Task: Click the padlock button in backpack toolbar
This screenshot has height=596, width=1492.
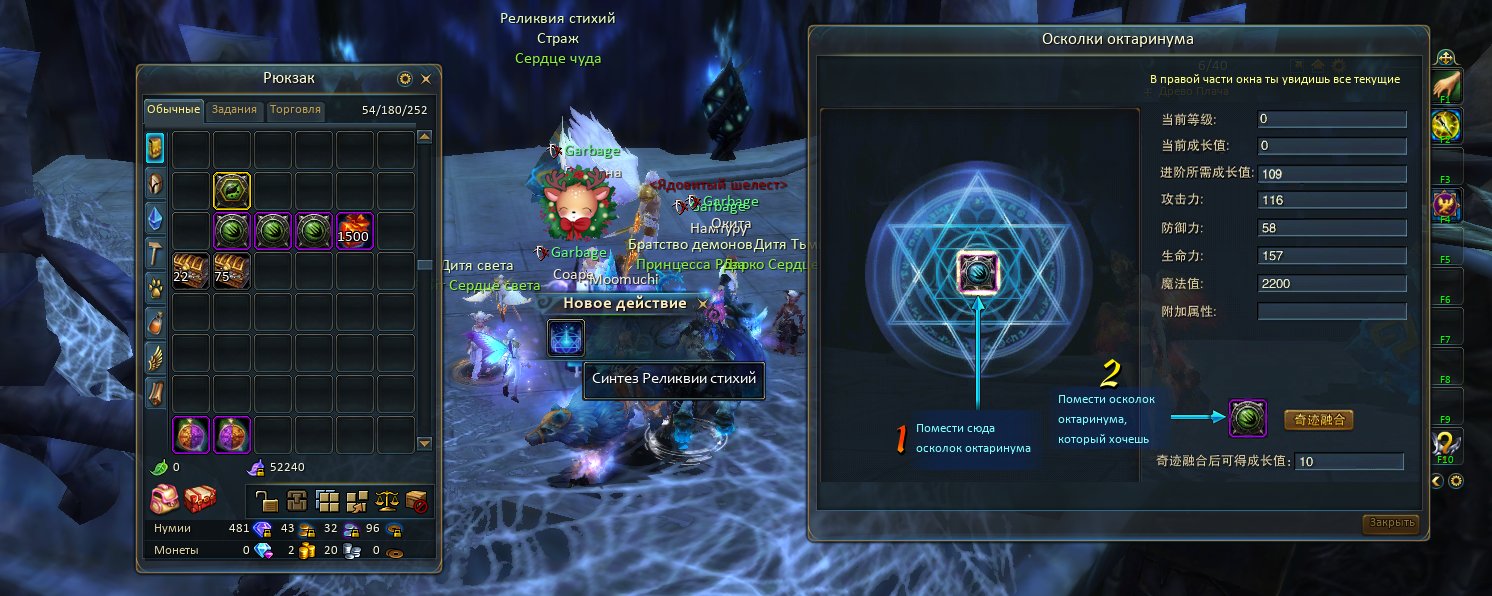Action: [x=266, y=500]
